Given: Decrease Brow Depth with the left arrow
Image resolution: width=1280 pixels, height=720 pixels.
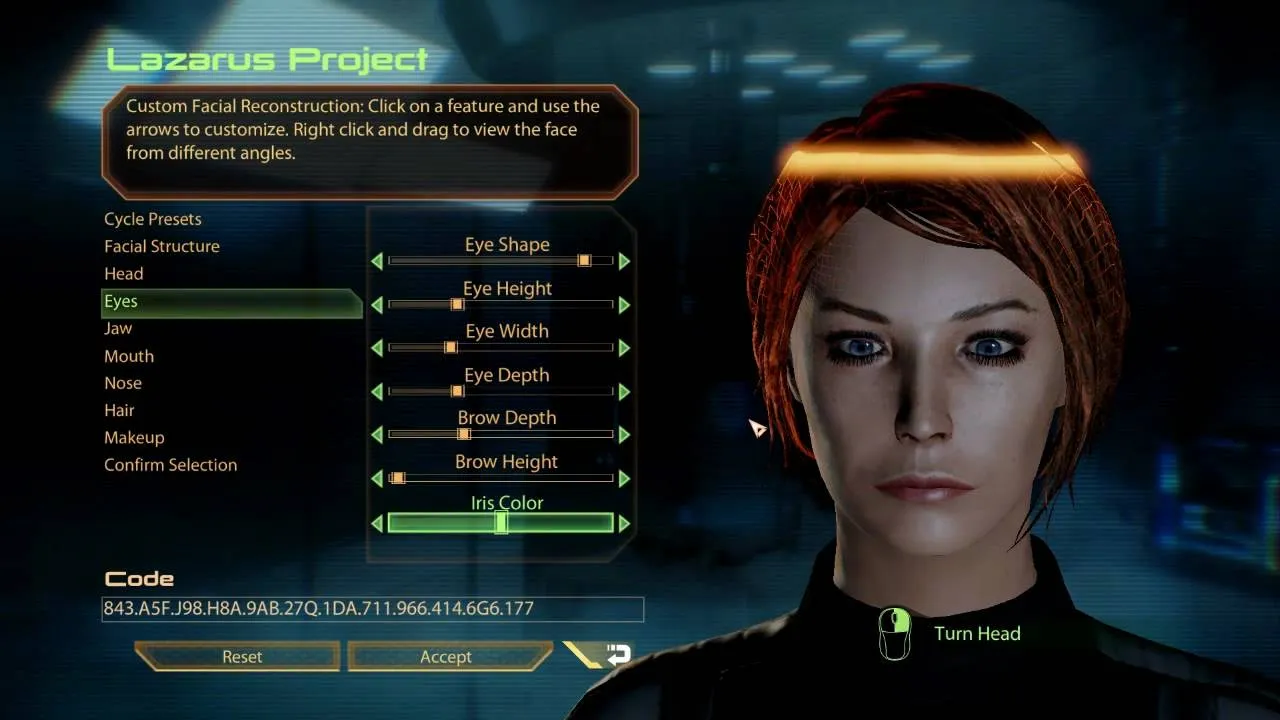Looking at the screenshot, I should click(x=377, y=435).
